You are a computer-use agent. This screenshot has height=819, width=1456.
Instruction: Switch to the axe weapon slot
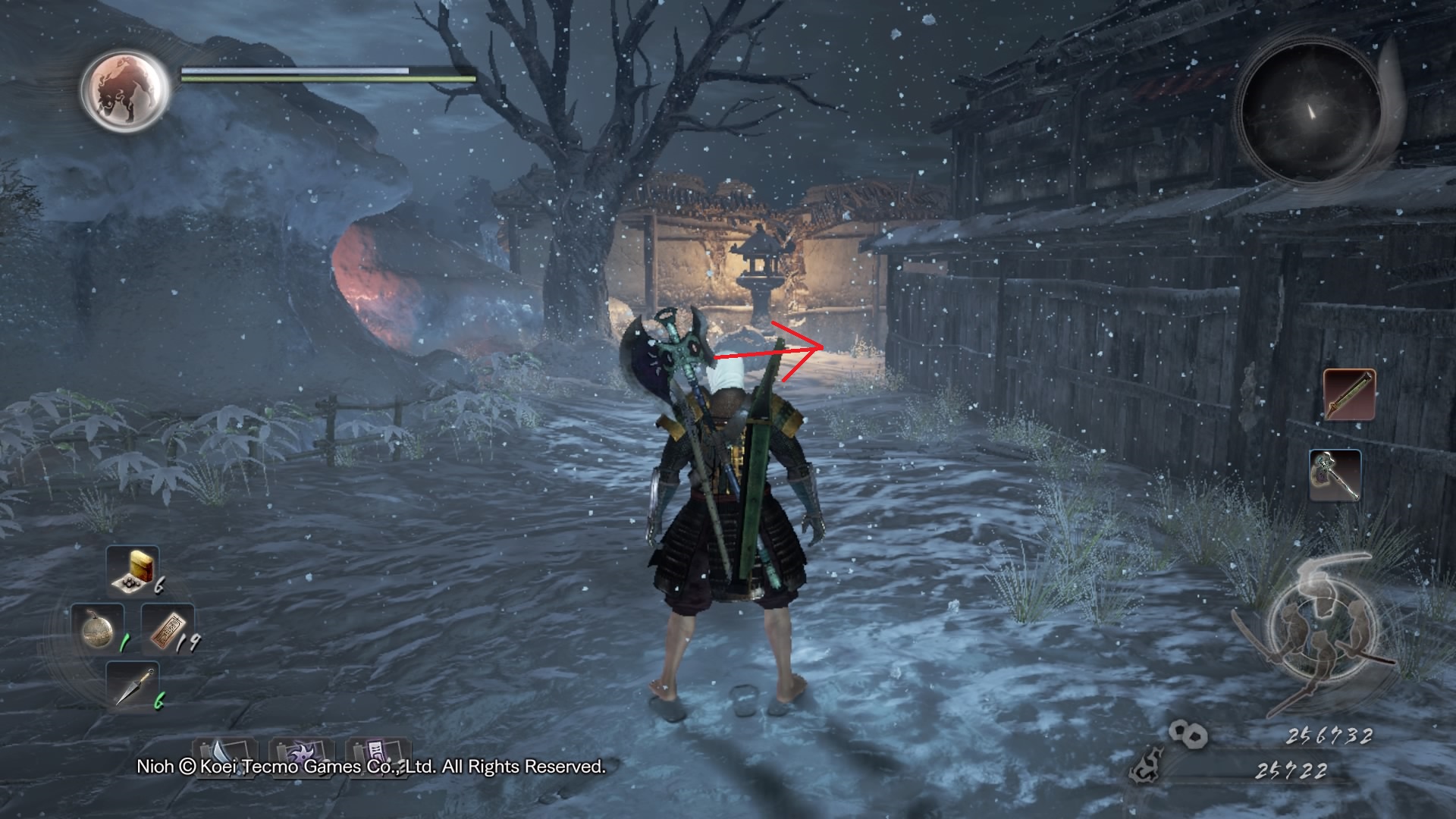[1334, 475]
